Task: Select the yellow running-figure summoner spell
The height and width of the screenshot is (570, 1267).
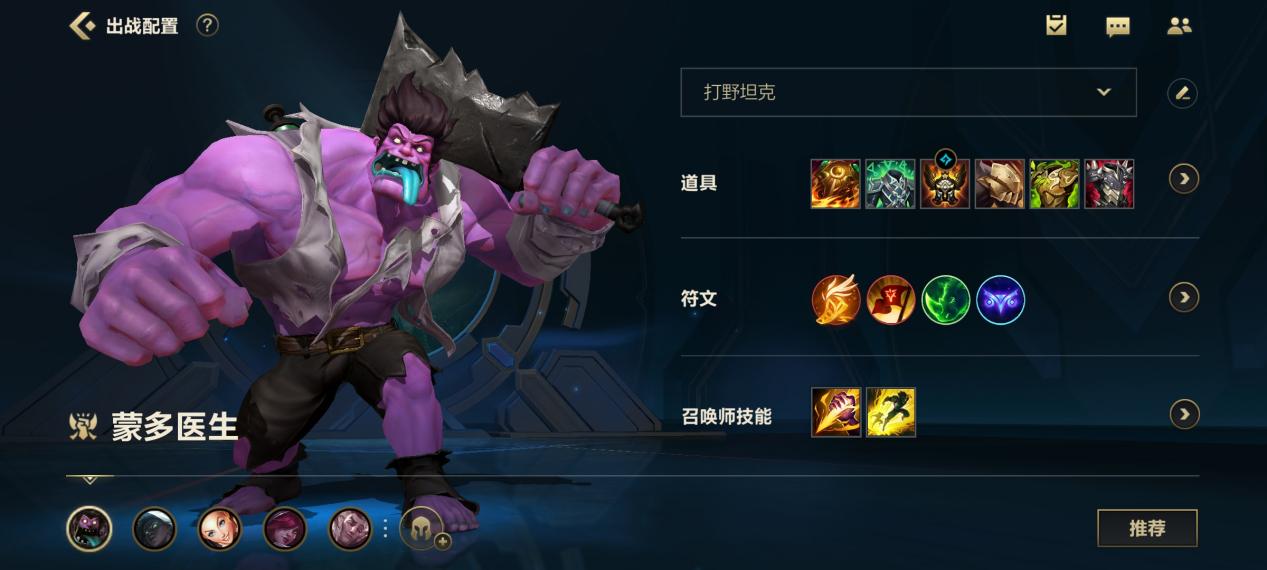Action: [891, 412]
